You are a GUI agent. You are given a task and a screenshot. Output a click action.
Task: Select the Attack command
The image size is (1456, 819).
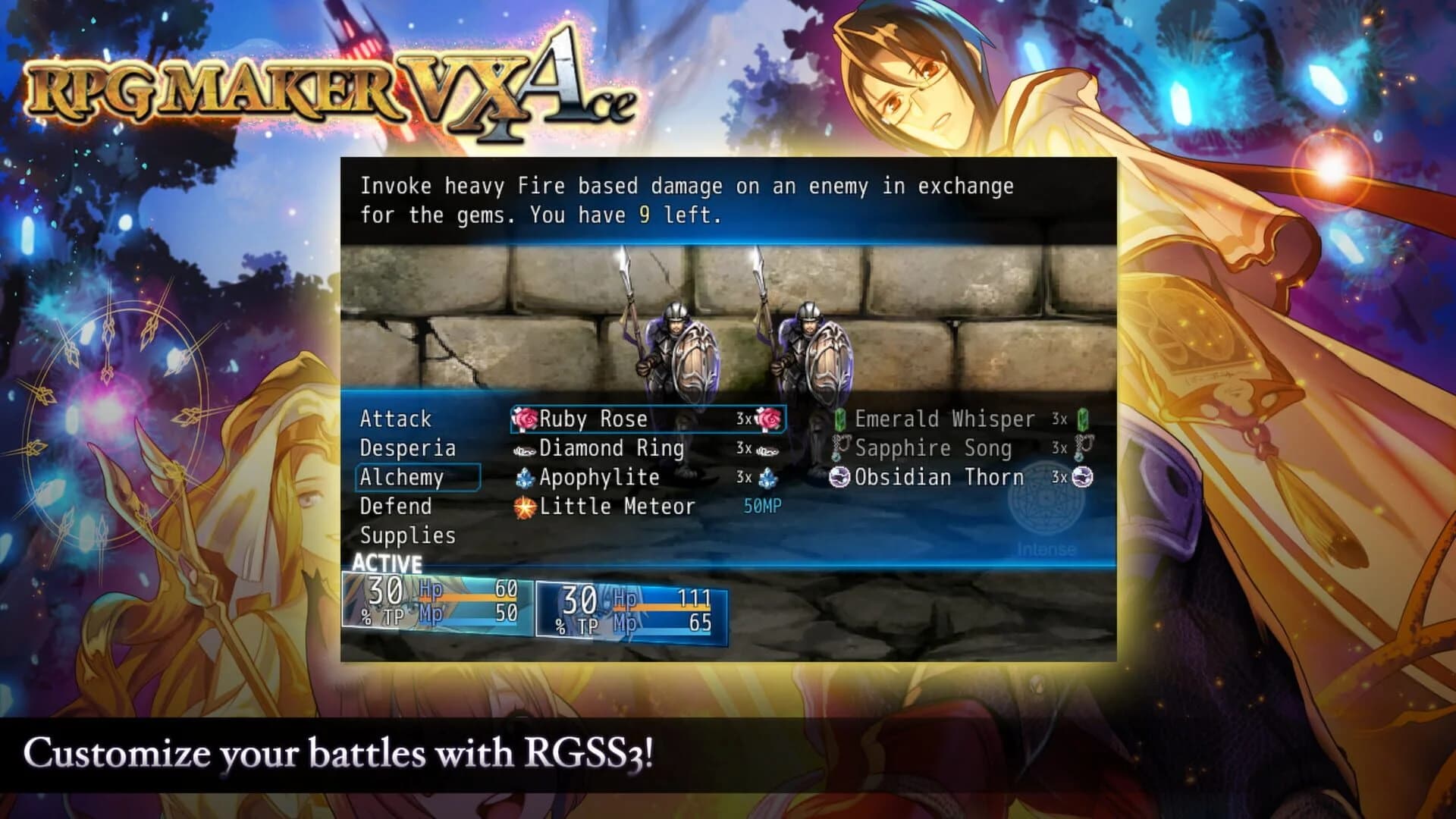tap(397, 419)
